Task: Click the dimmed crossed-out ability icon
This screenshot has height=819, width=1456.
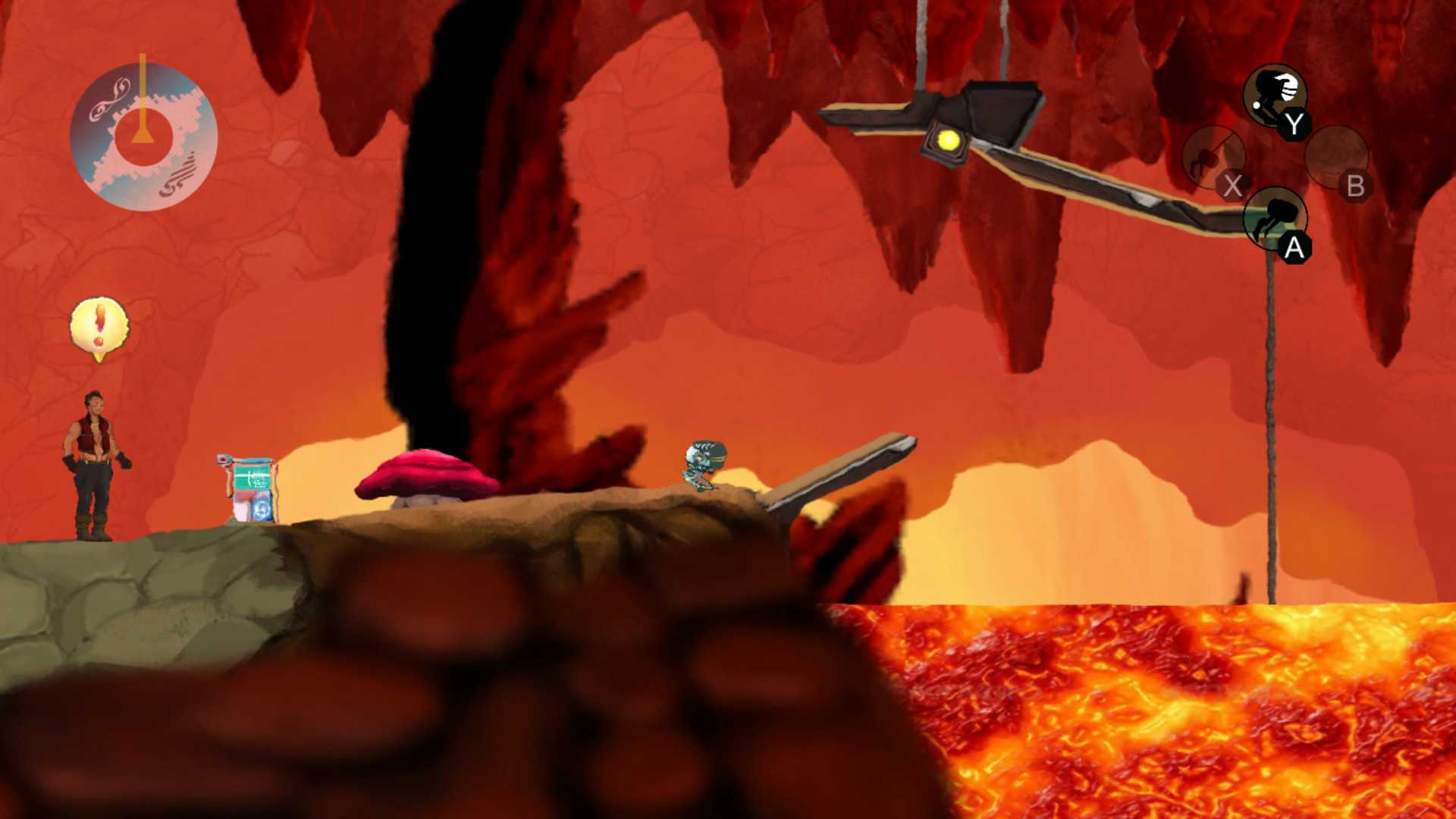Action: 1213,158
